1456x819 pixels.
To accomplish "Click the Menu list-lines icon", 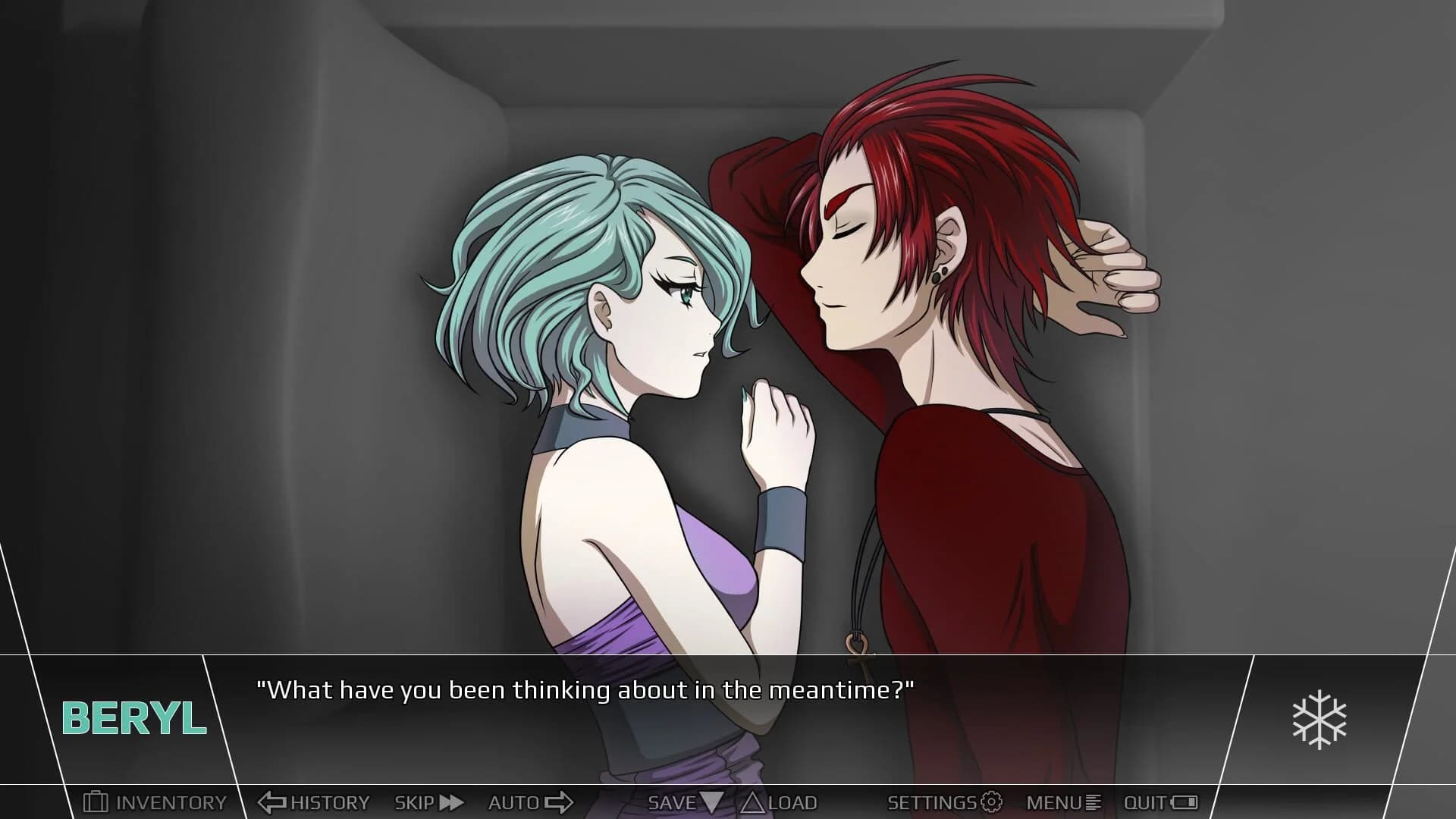I will pyautogui.click(x=1094, y=802).
